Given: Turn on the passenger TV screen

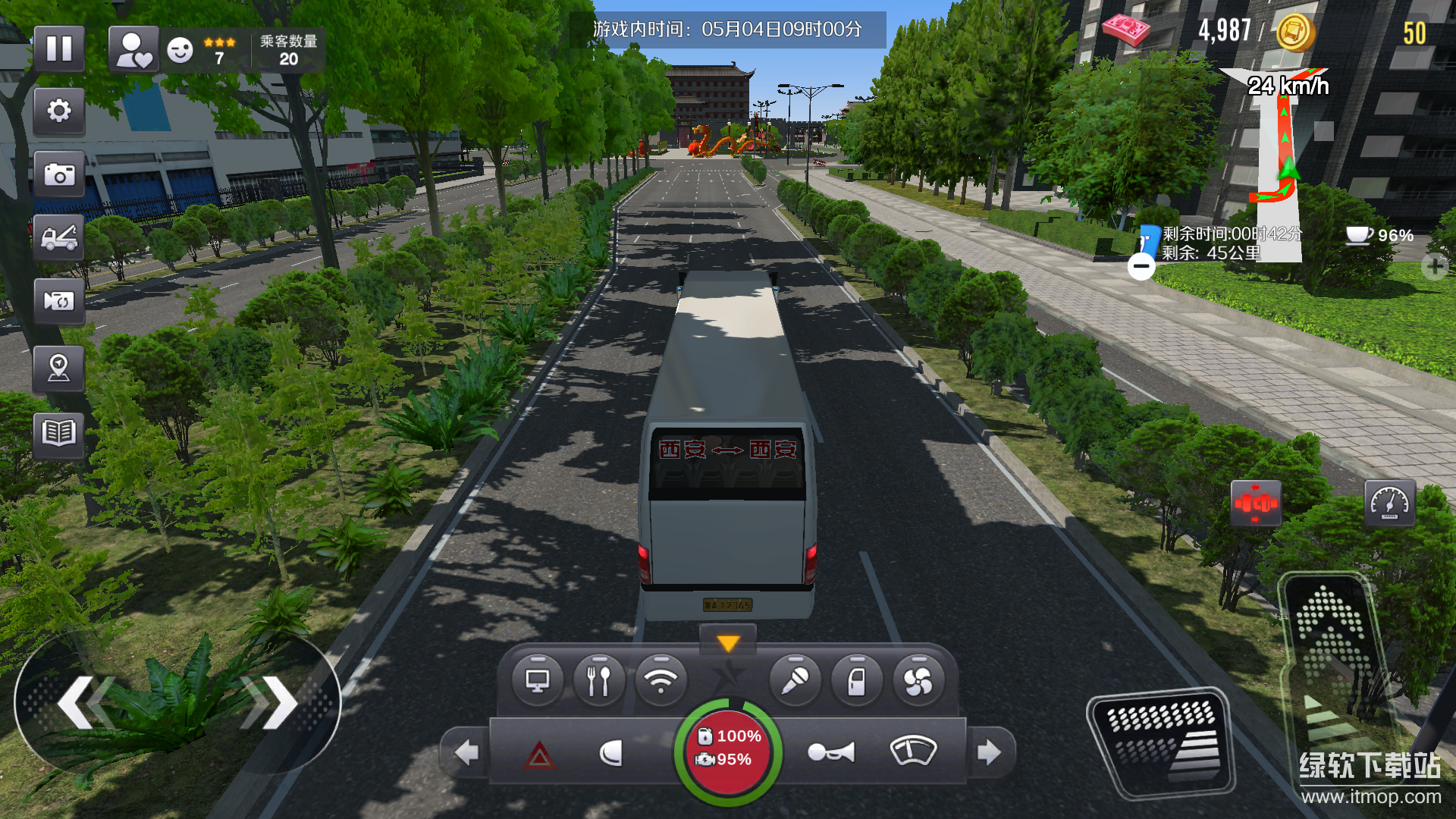Looking at the screenshot, I should click(x=538, y=680).
